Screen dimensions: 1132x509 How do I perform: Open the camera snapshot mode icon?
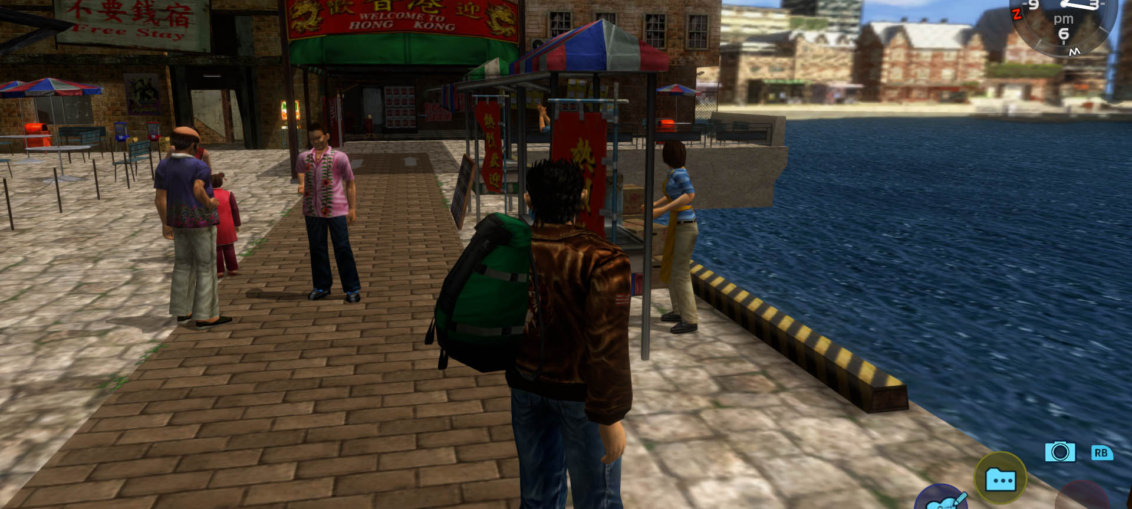pyautogui.click(x=1059, y=452)
